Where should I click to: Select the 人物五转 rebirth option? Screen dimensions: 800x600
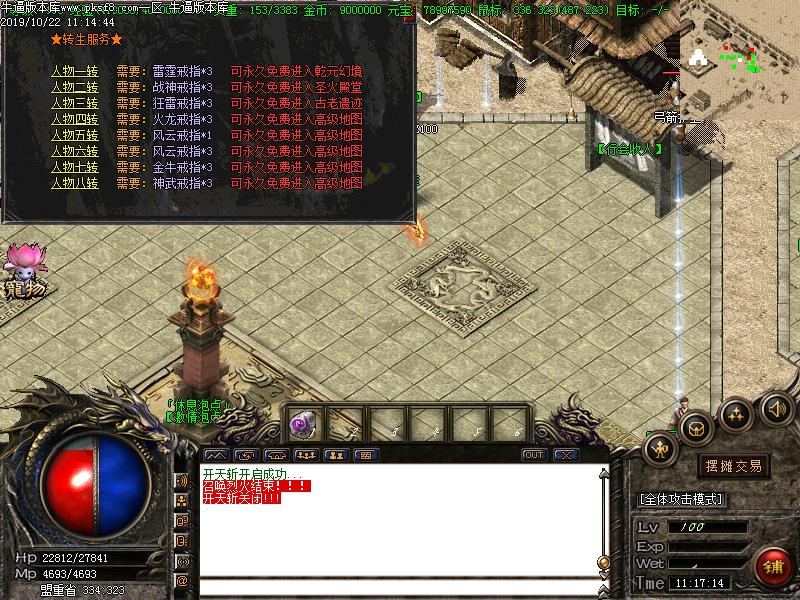[x=75, y=135]
